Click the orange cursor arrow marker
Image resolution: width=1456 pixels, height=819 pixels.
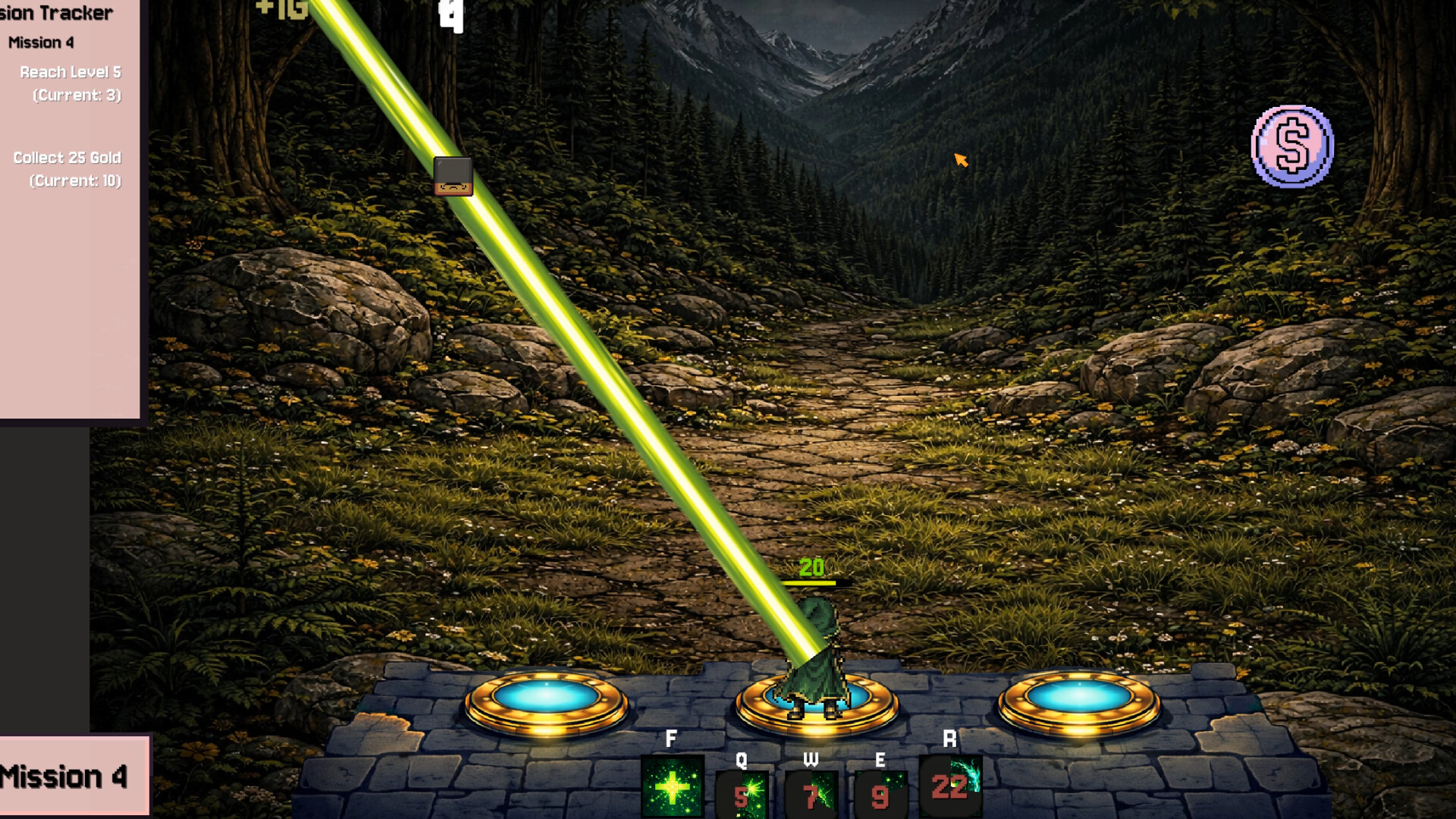point(960,159)
